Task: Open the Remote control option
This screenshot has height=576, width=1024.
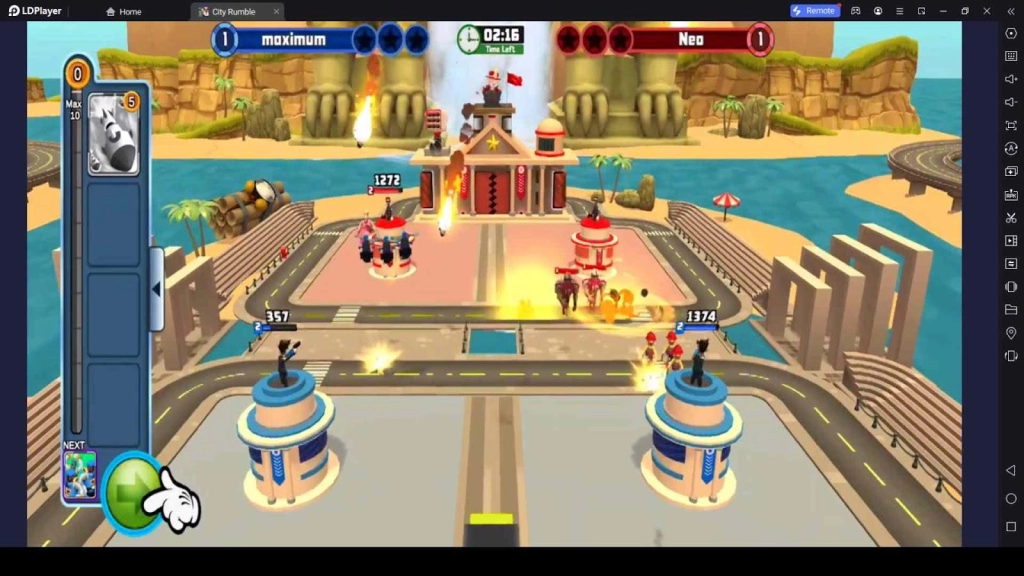Action: point(814,11)
